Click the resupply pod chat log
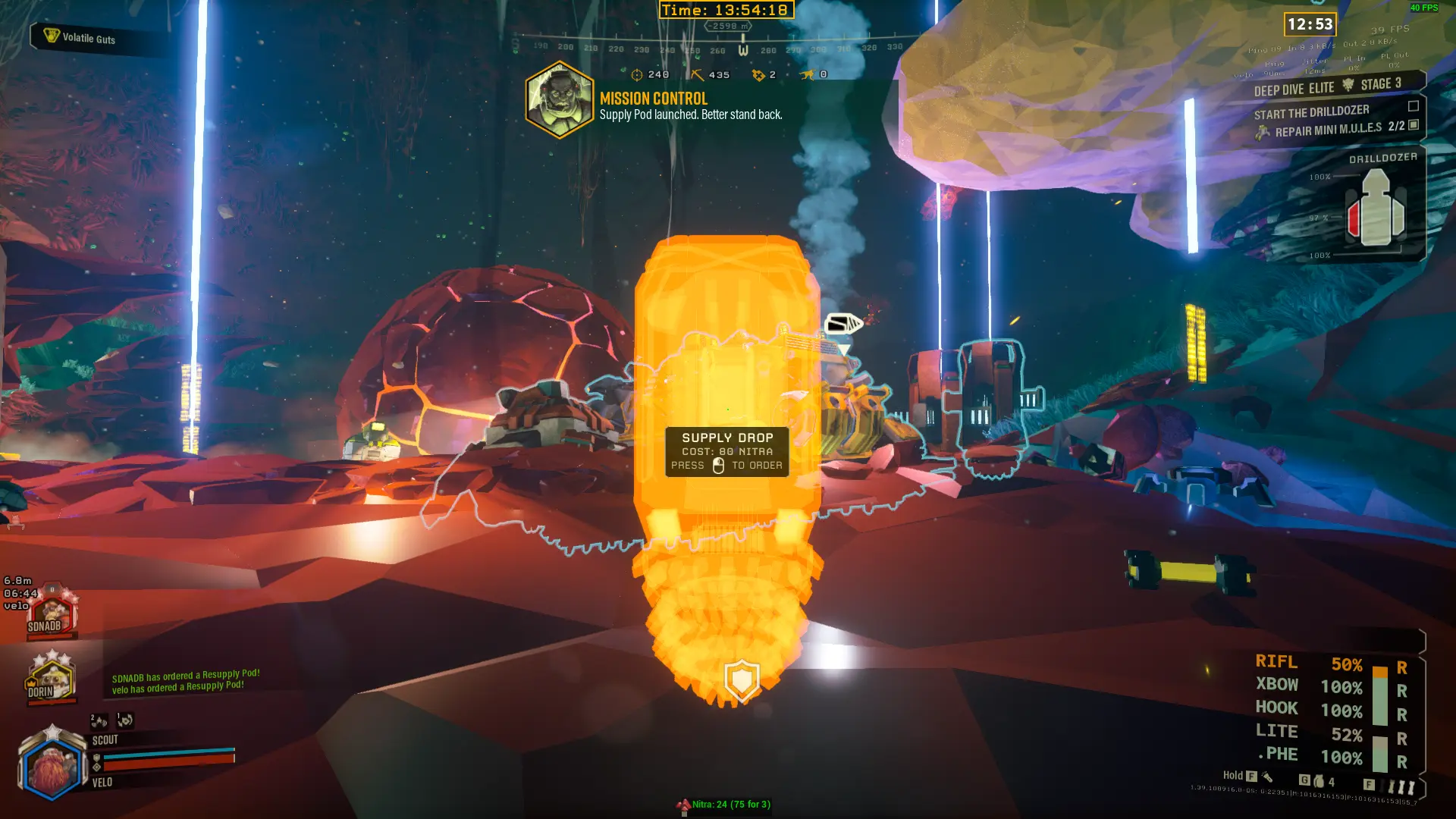This screenshot has width=1456, height=819. pos(185,682)
